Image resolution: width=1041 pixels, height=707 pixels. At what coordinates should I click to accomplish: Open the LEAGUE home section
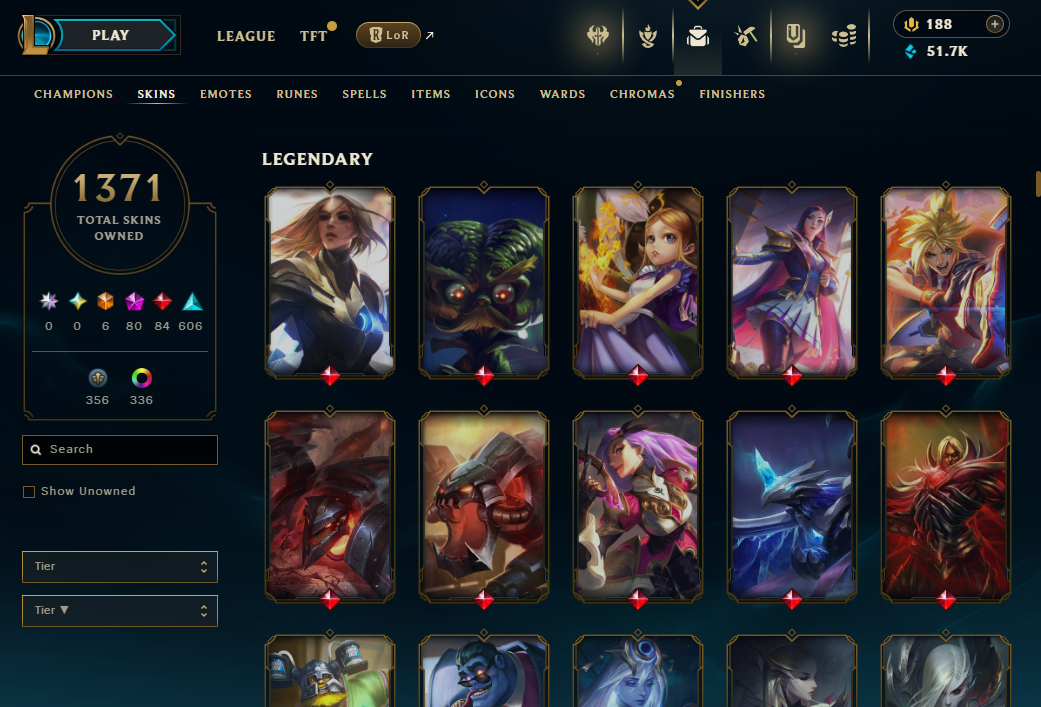click(x=246, y=36)
